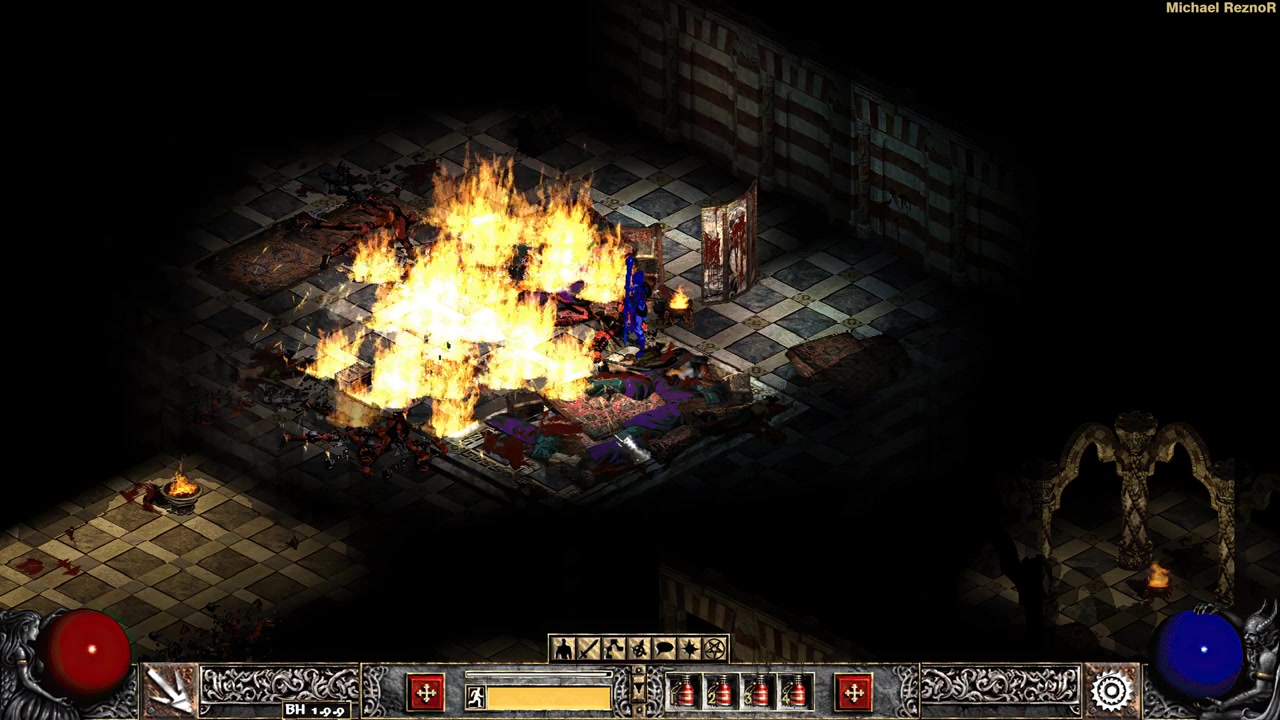
Task: Select the right-click cog skill icon
Action: [1111, 690]
